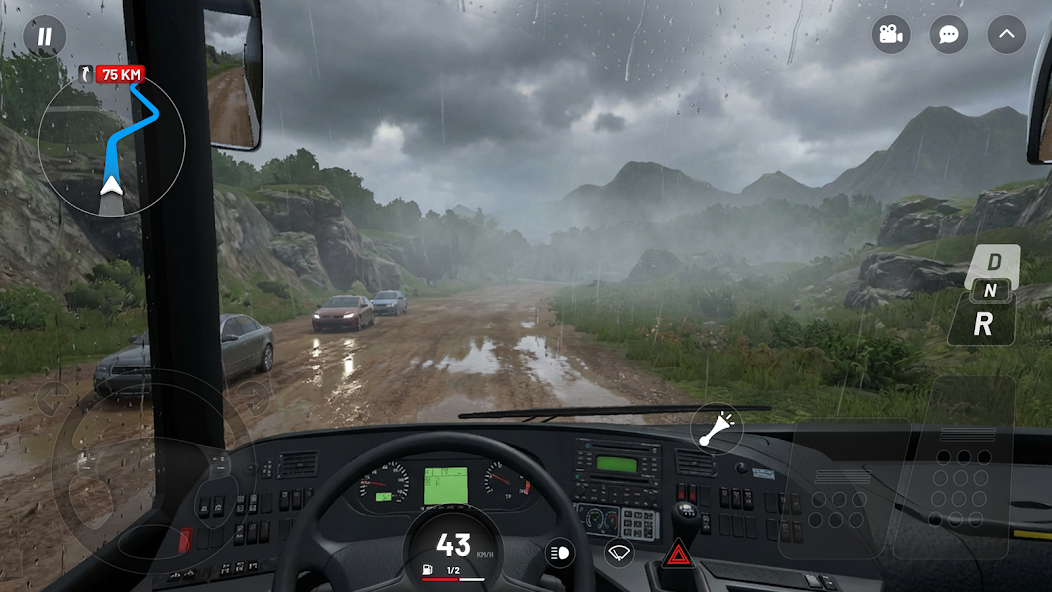Viewport: 1052px width, 592px height.
Task: Shift into Reverse (R) gear
Action: tap(983, 323)
